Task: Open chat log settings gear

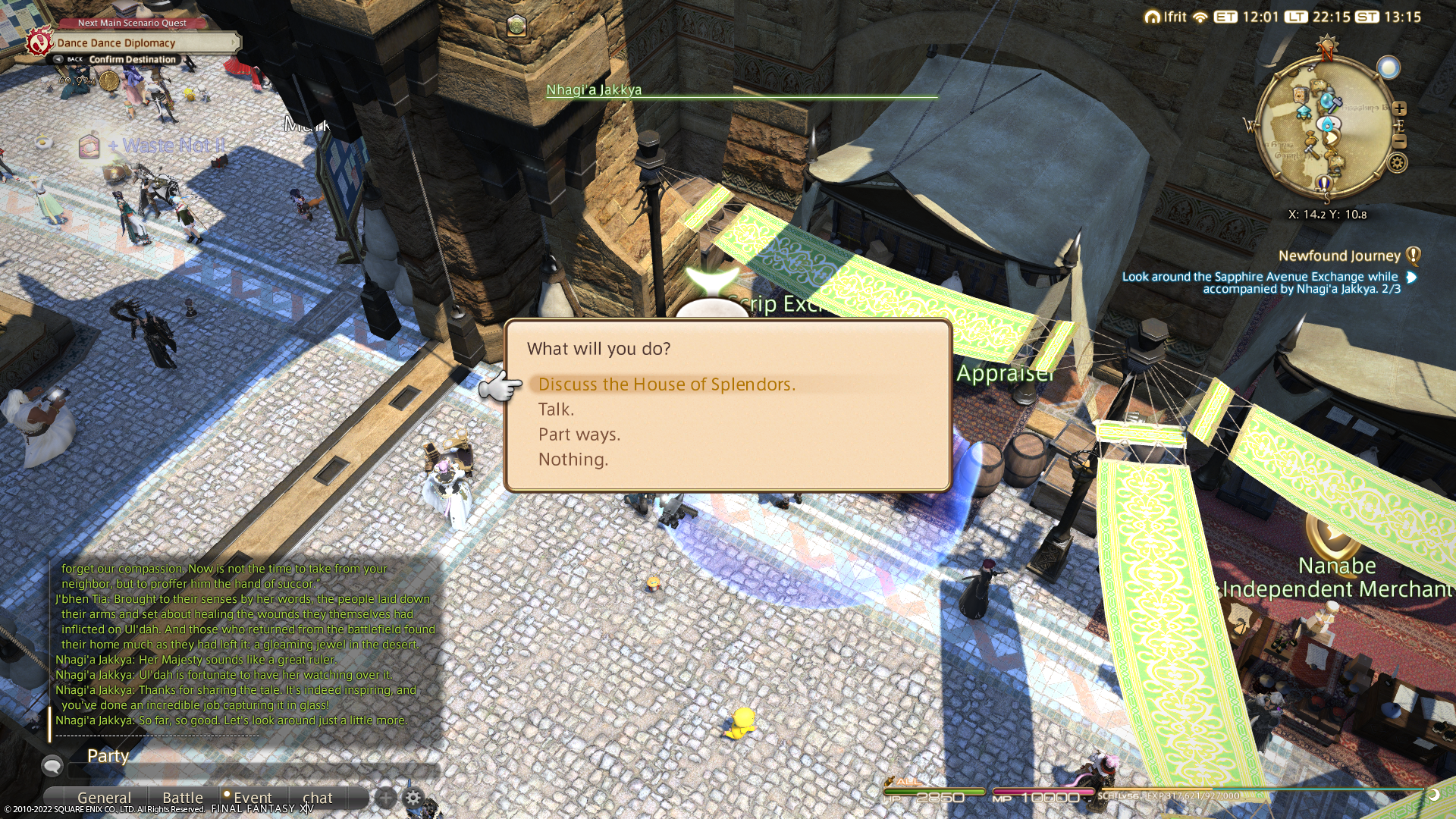Action: 413,798
